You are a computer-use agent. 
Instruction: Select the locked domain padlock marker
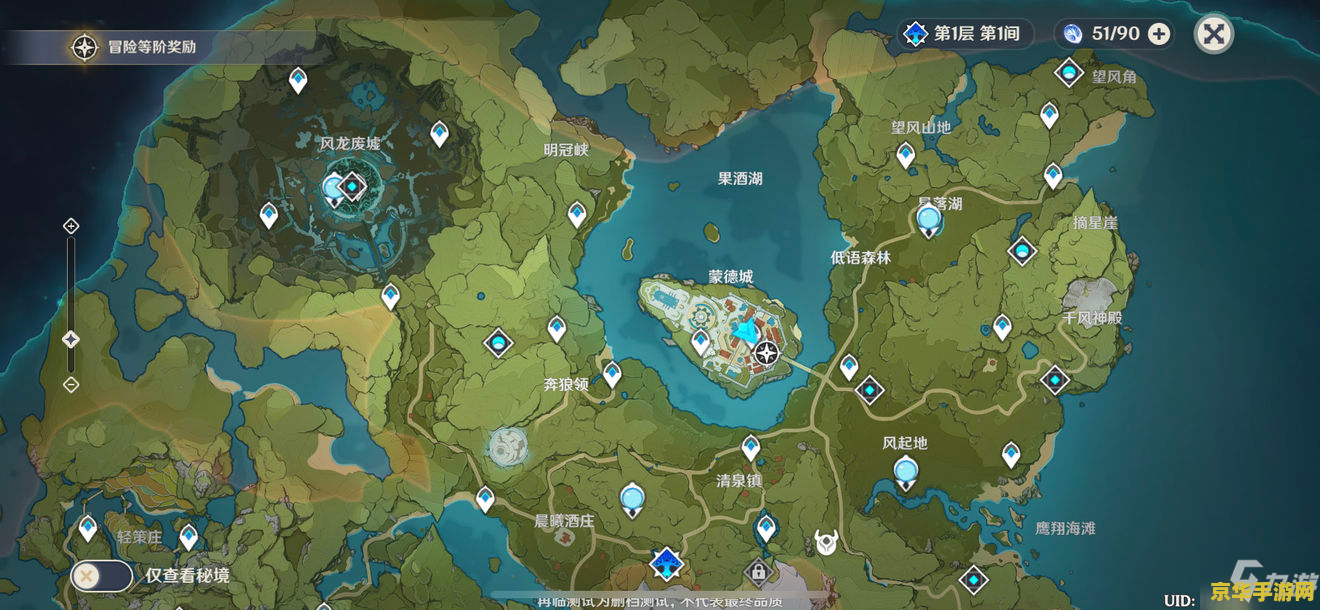[x=758, y=573]
